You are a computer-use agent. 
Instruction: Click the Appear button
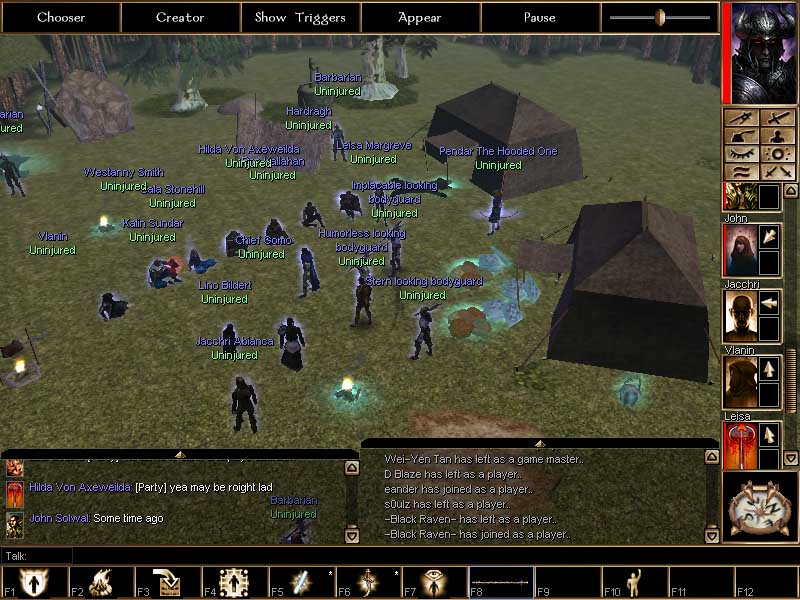click(420, 17)
